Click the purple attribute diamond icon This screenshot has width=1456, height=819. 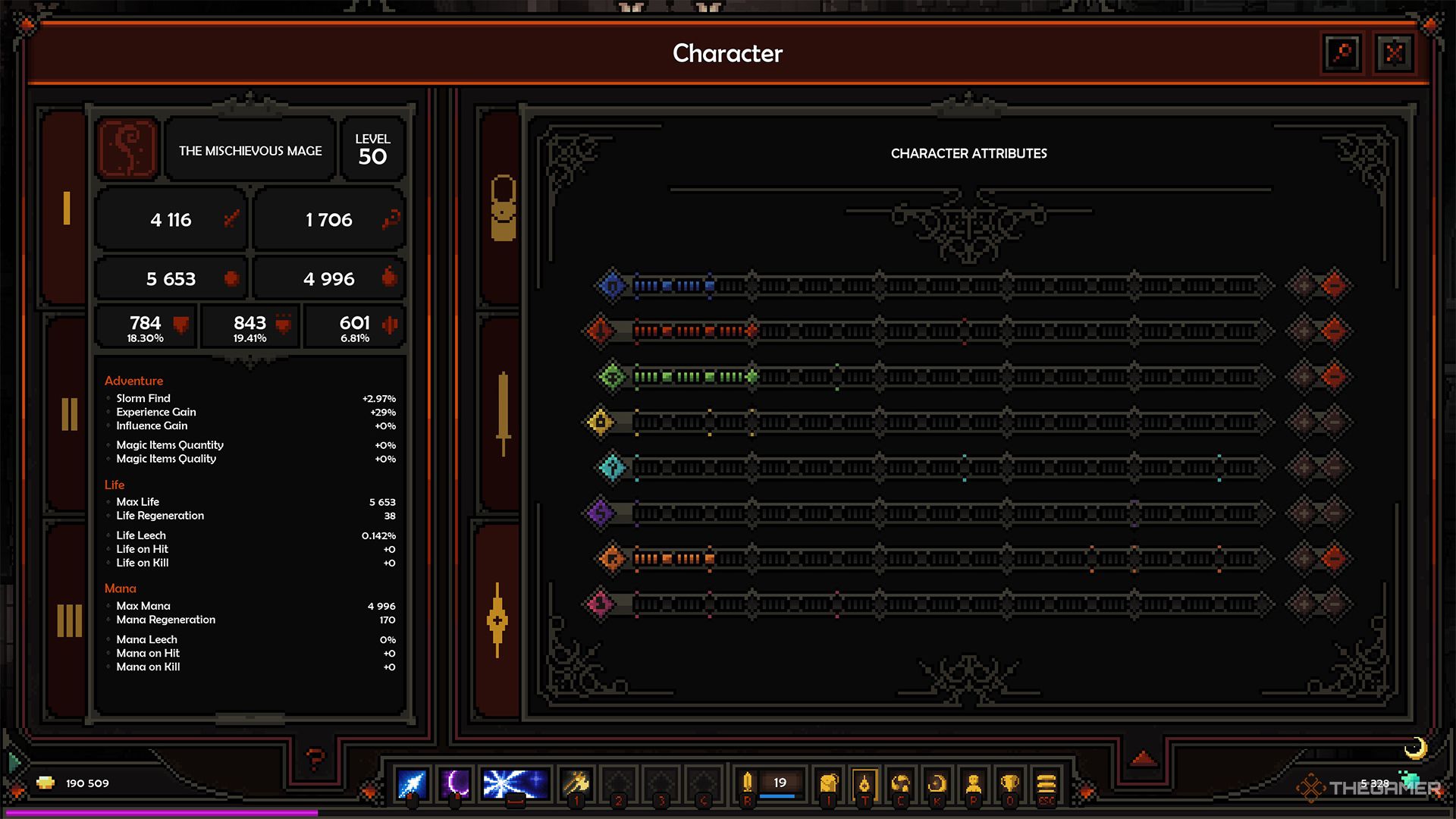coord(600,513)
